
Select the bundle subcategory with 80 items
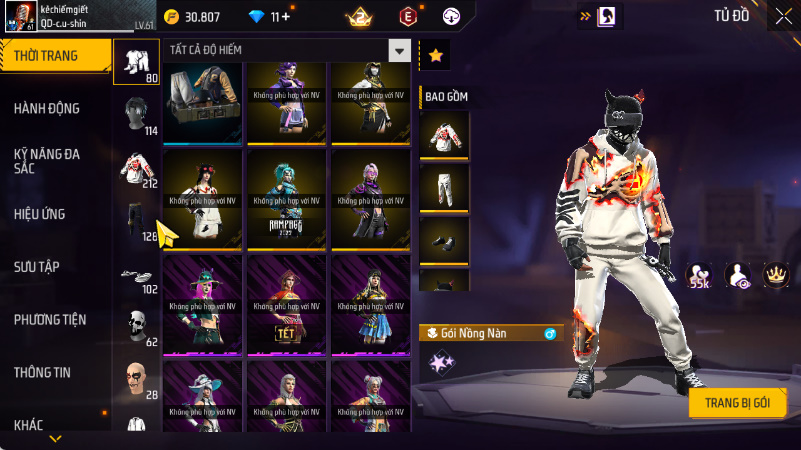137,64
